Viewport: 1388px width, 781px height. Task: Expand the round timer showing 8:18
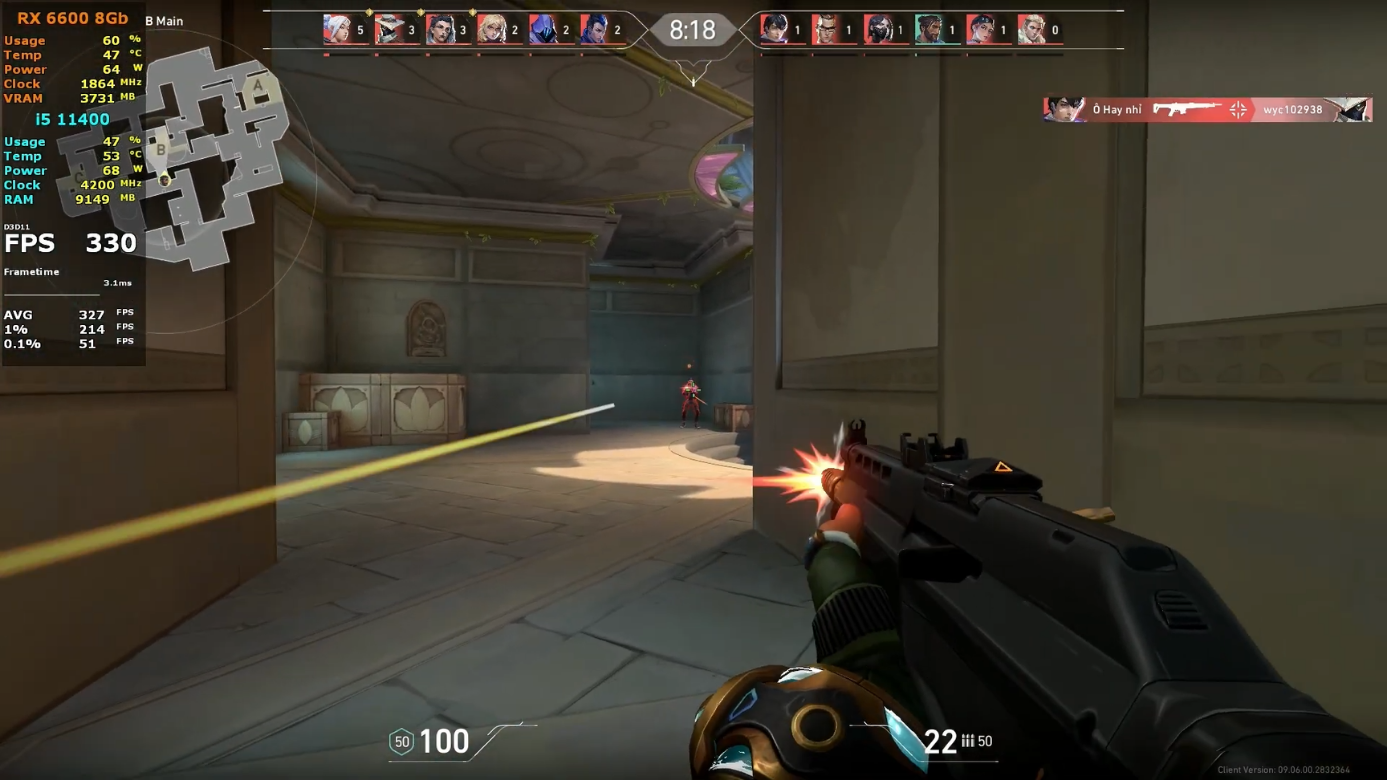click(692, 30)
